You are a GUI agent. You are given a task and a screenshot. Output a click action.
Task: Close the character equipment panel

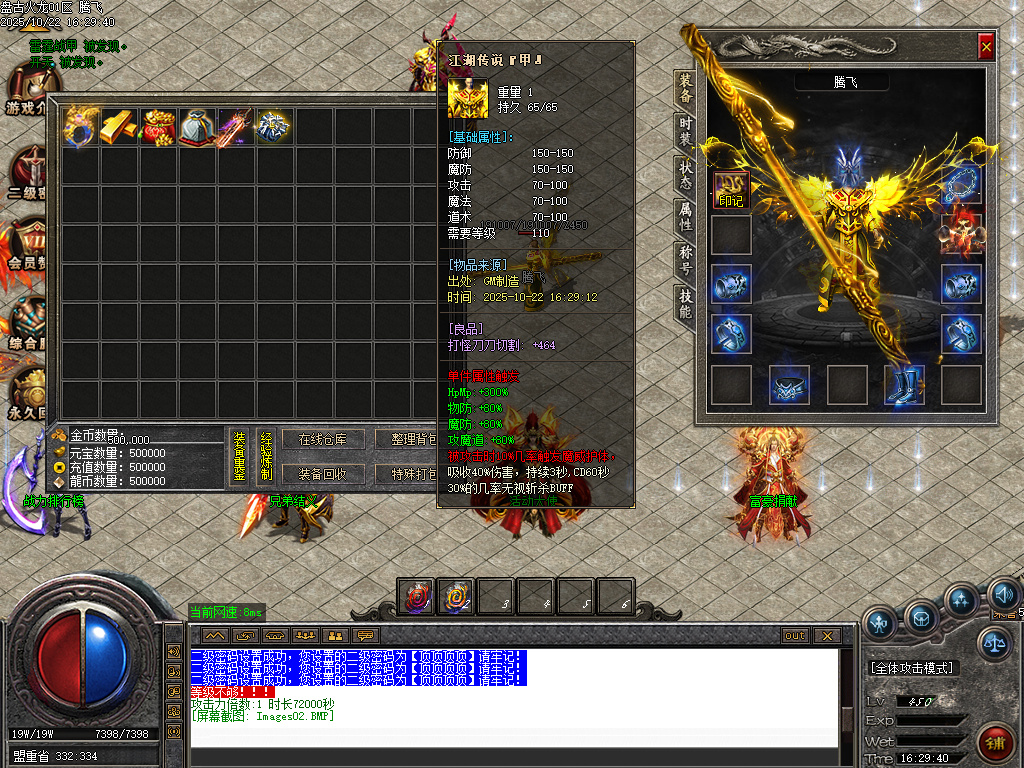(x=986, y=46)
